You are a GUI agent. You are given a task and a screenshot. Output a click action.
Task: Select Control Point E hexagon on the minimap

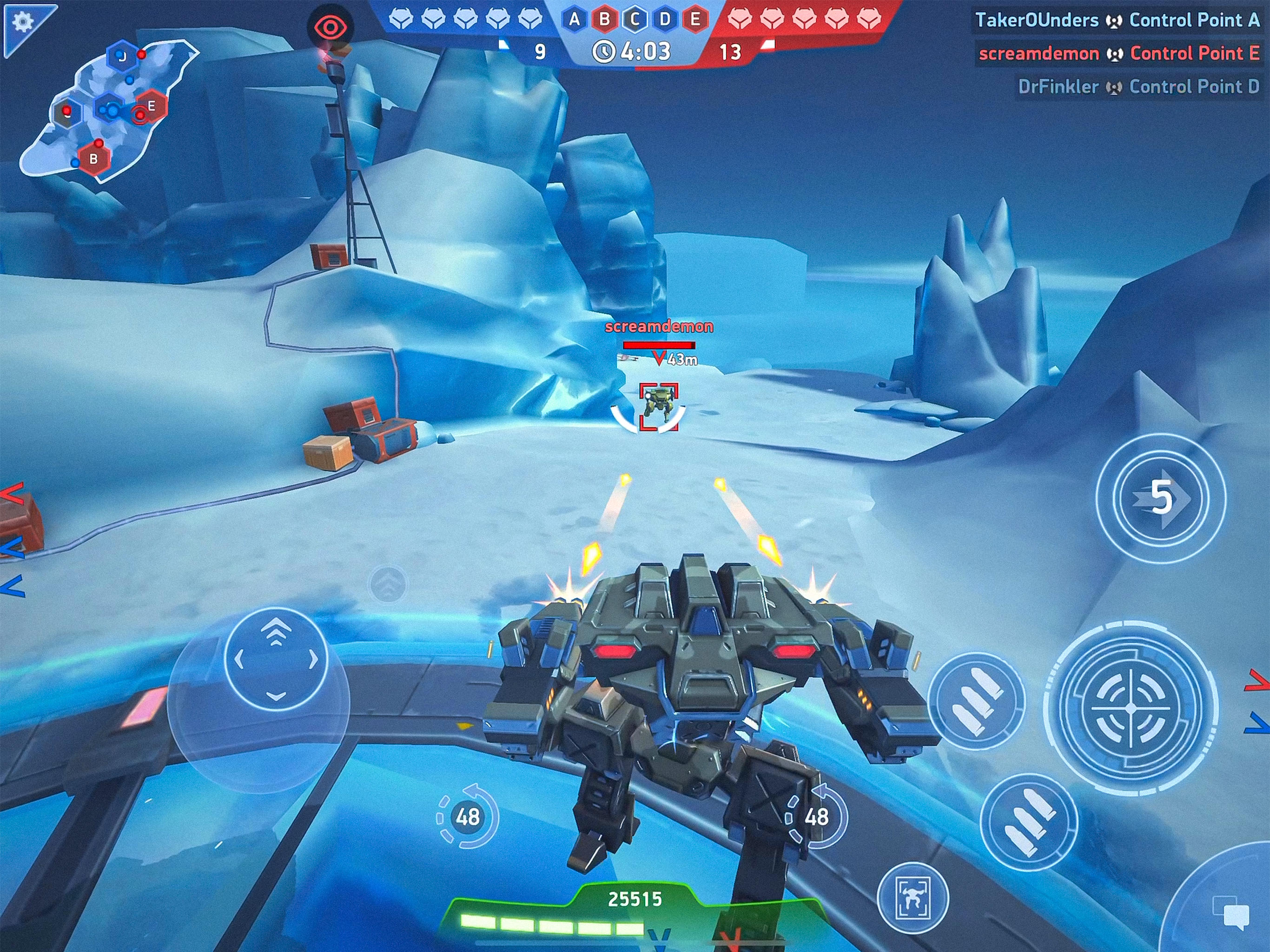pyautogui.click(x=152, y=107)
